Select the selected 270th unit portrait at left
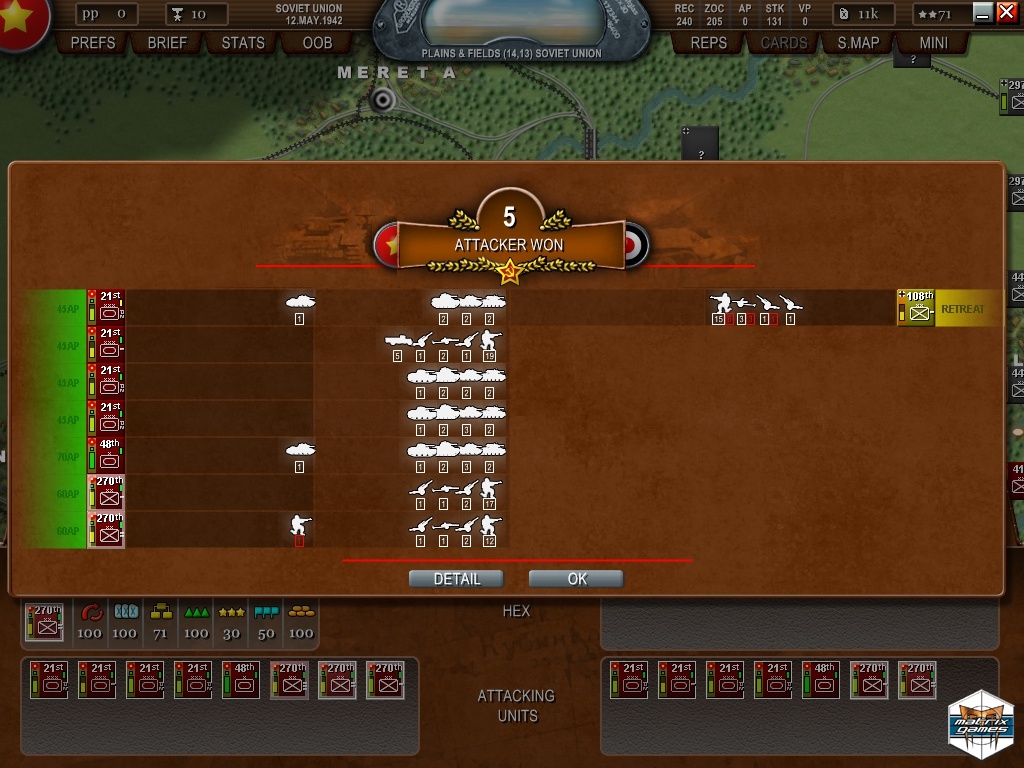This screenshot has height=768, width=1024. pyautogui.click(x=44, y=622)
